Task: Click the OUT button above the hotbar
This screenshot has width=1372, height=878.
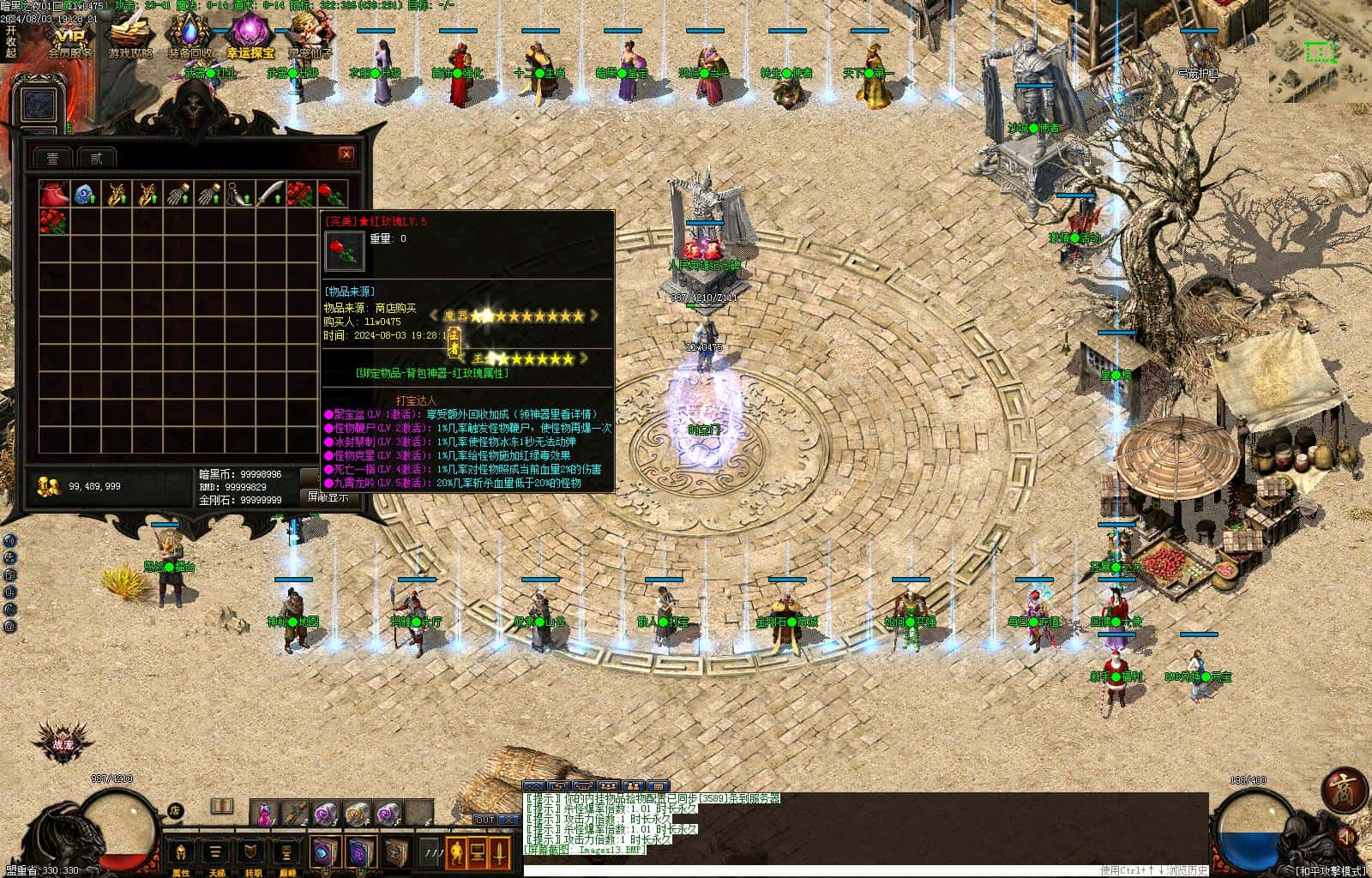Action: pyautogui.click(x=485, y=820)
